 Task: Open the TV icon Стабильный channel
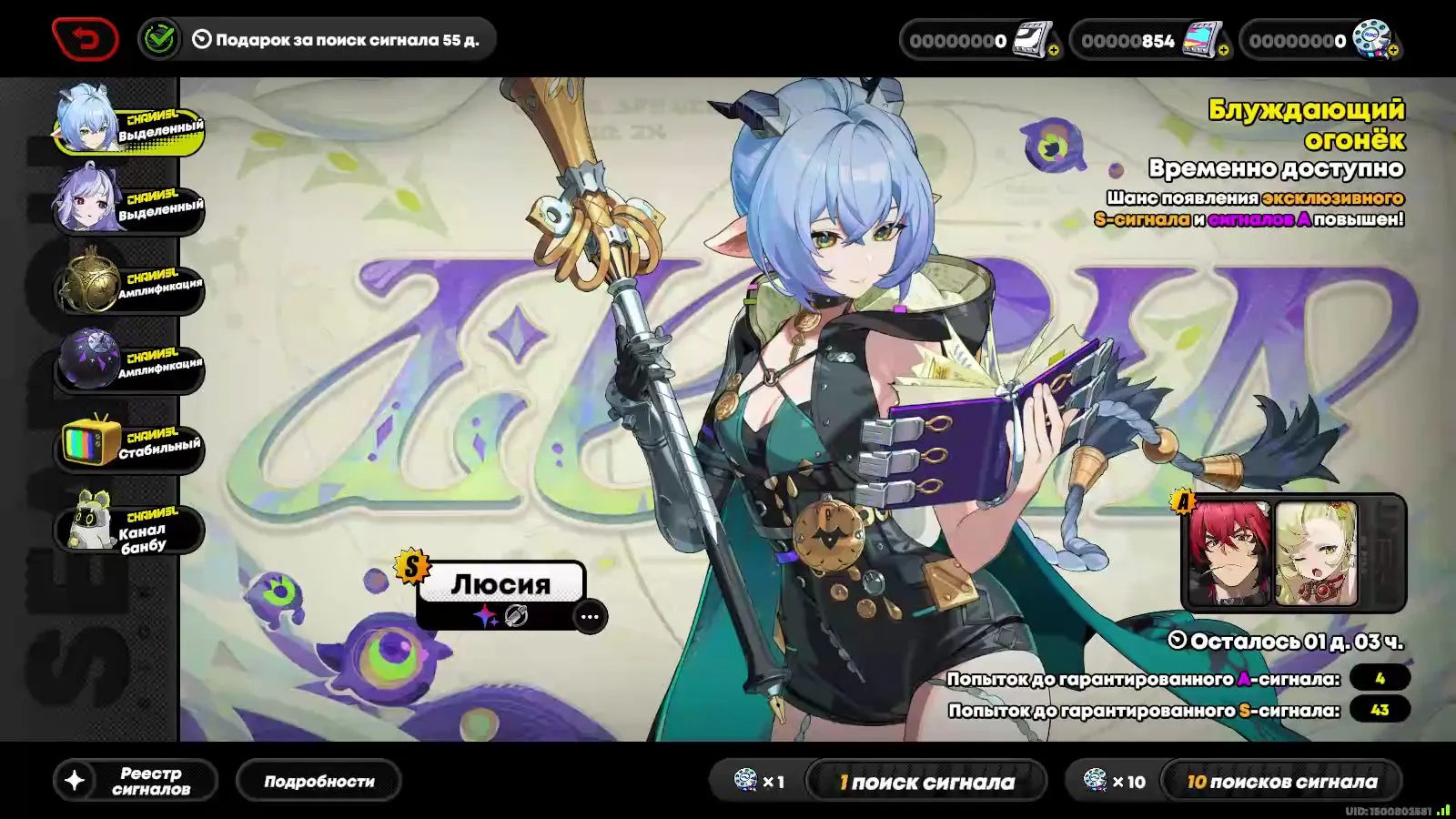pyautogui.click(x=127, y=443)
